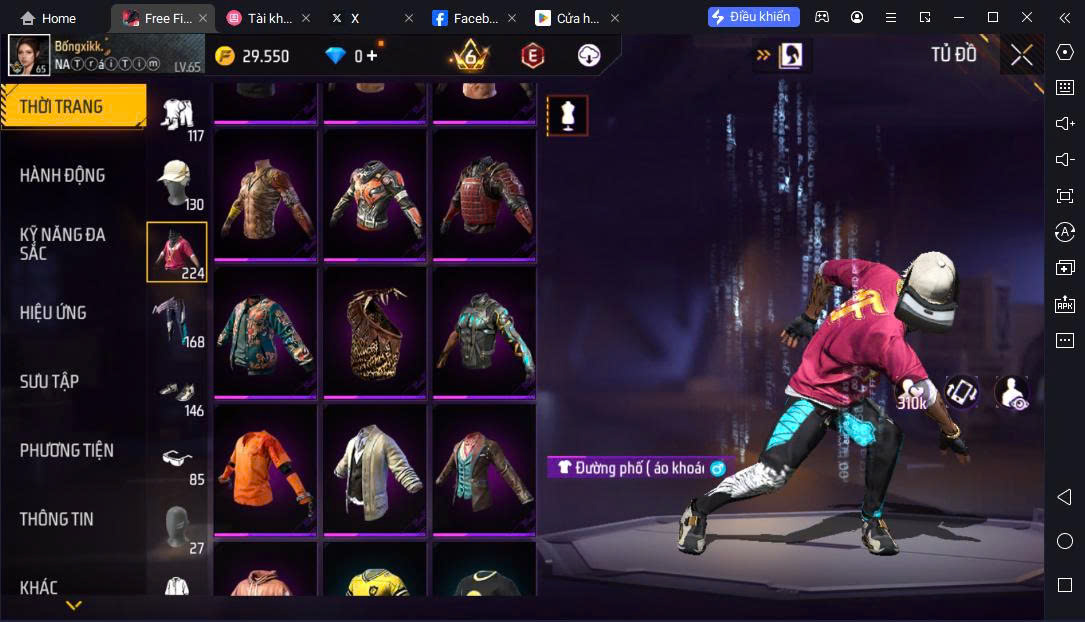Open the Hiệu Ứng category
1085x622 pixels.
(53, 313)
